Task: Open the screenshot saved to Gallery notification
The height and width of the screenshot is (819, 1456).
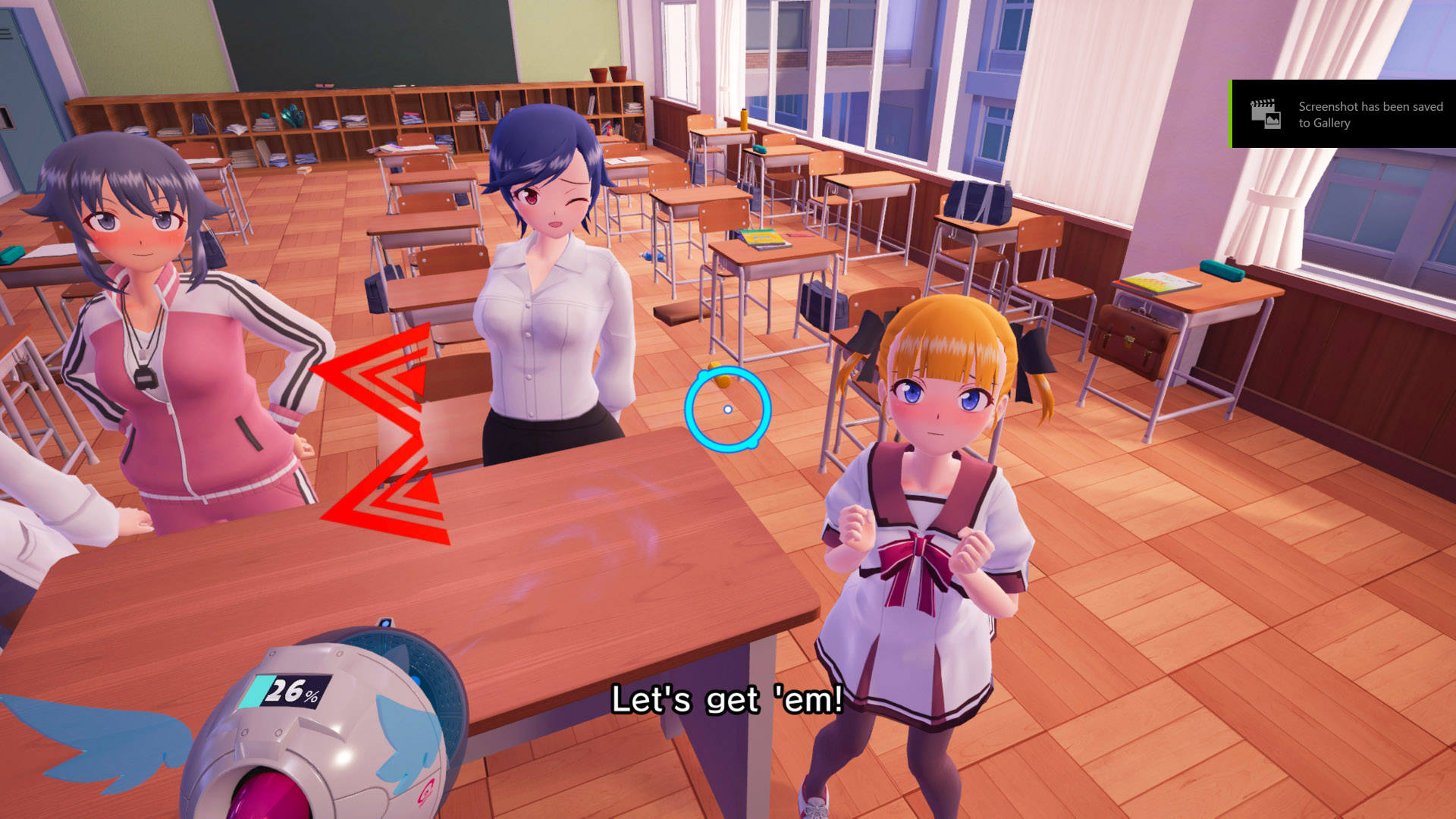Action: [1344, 115]
